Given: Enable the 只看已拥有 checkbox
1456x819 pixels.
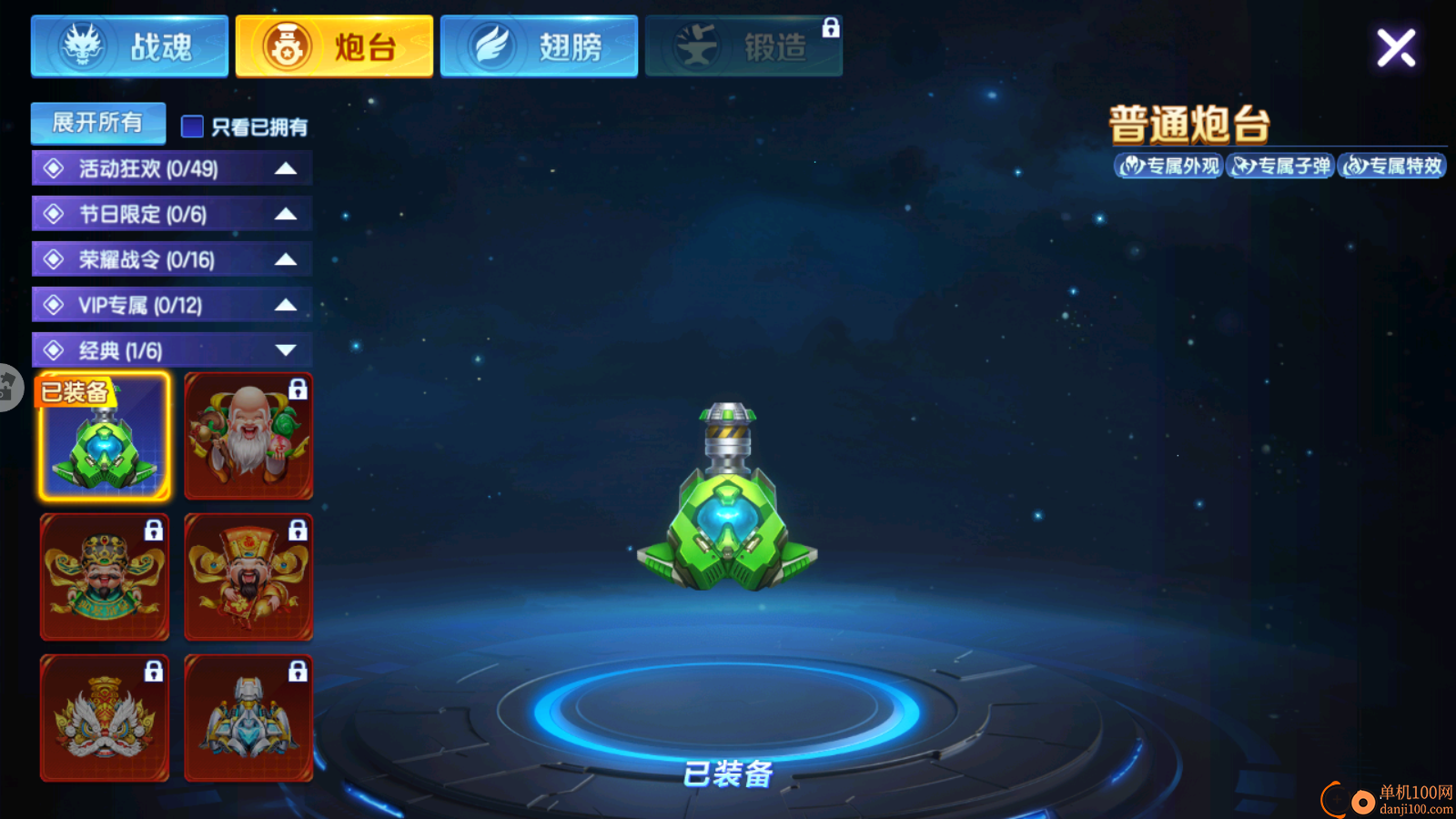Looking at the screenshot, I should (191, 126).
